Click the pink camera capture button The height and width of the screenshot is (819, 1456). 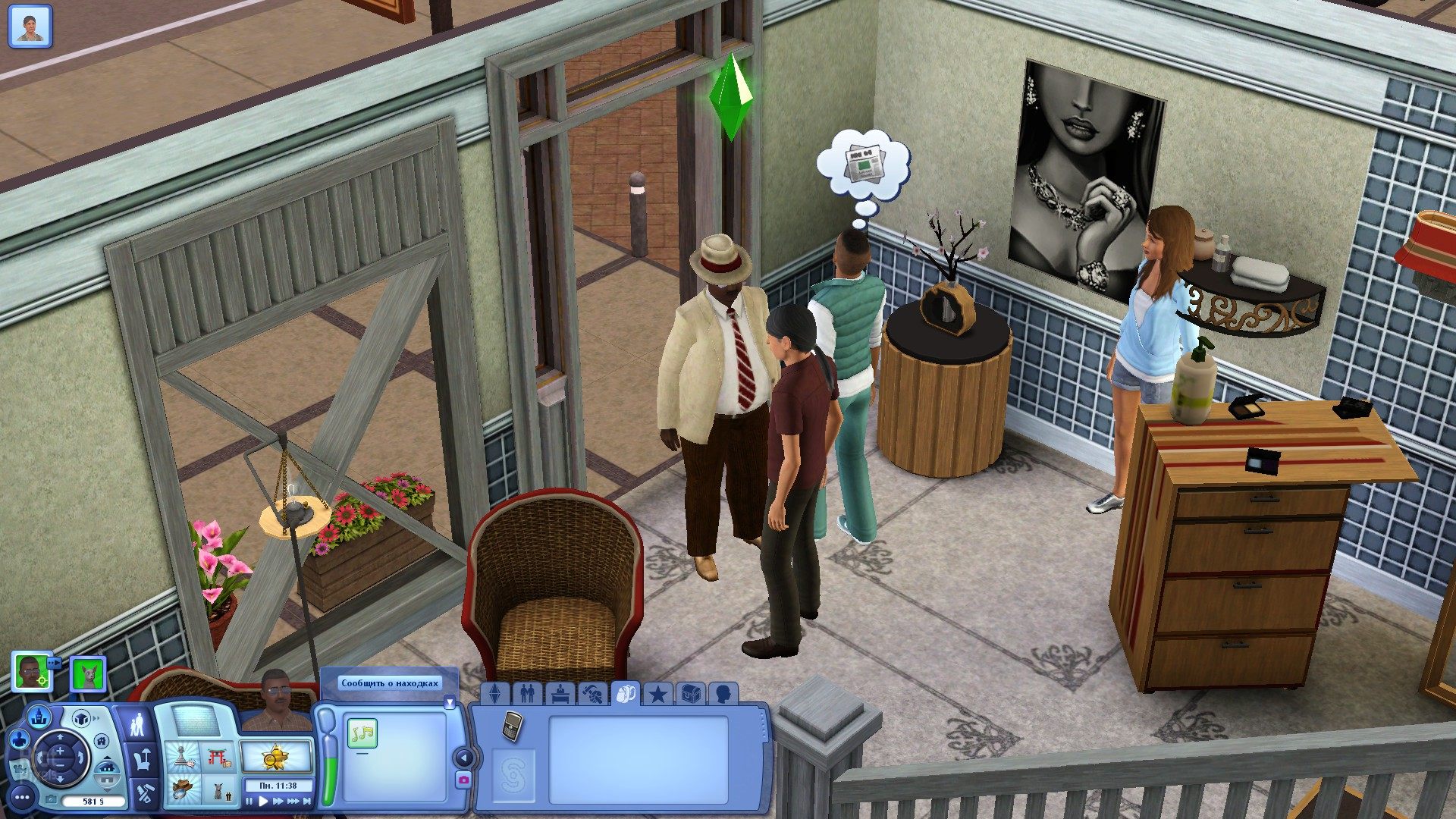point(463,780)
